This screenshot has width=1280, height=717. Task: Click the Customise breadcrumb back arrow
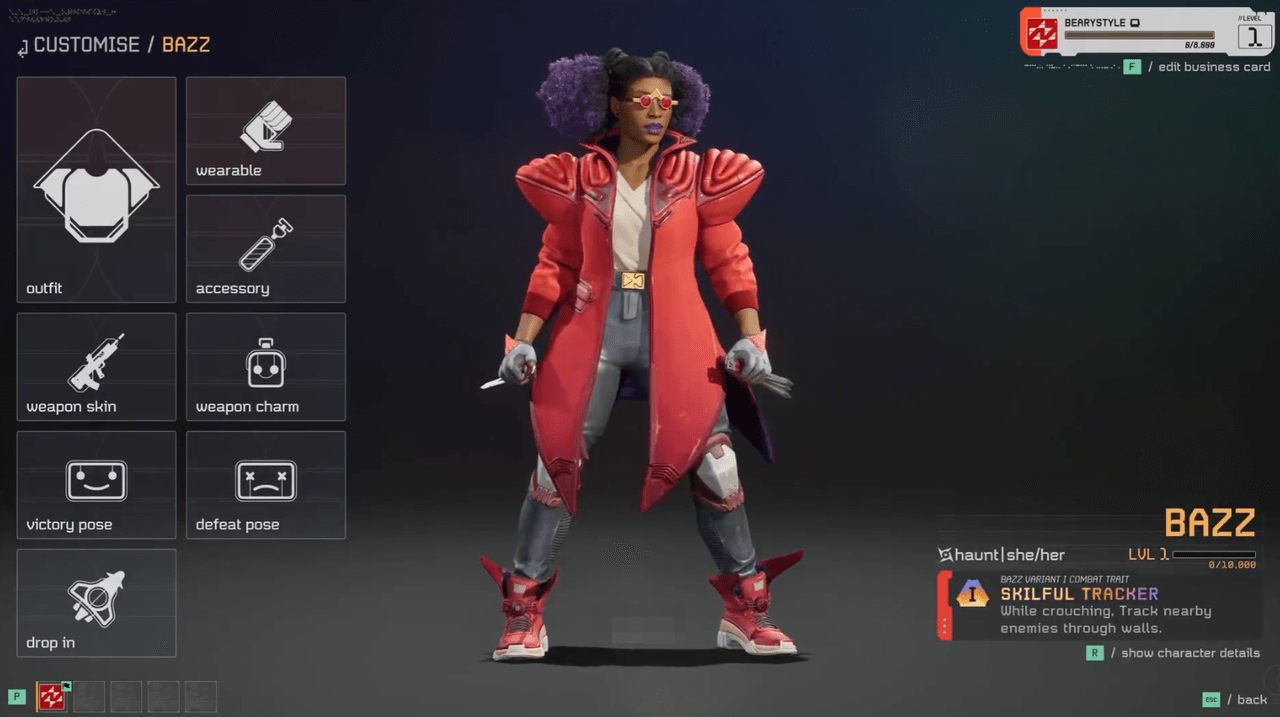pyautogui.click(x=22, y=47)
